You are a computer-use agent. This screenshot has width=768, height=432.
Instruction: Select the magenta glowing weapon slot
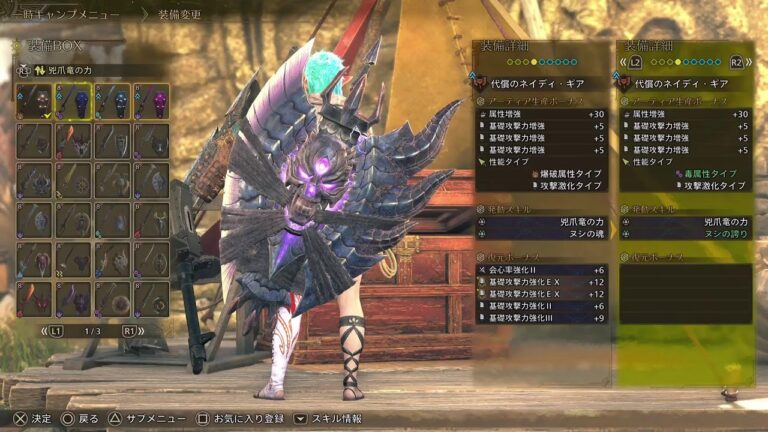tap(151, 101)
